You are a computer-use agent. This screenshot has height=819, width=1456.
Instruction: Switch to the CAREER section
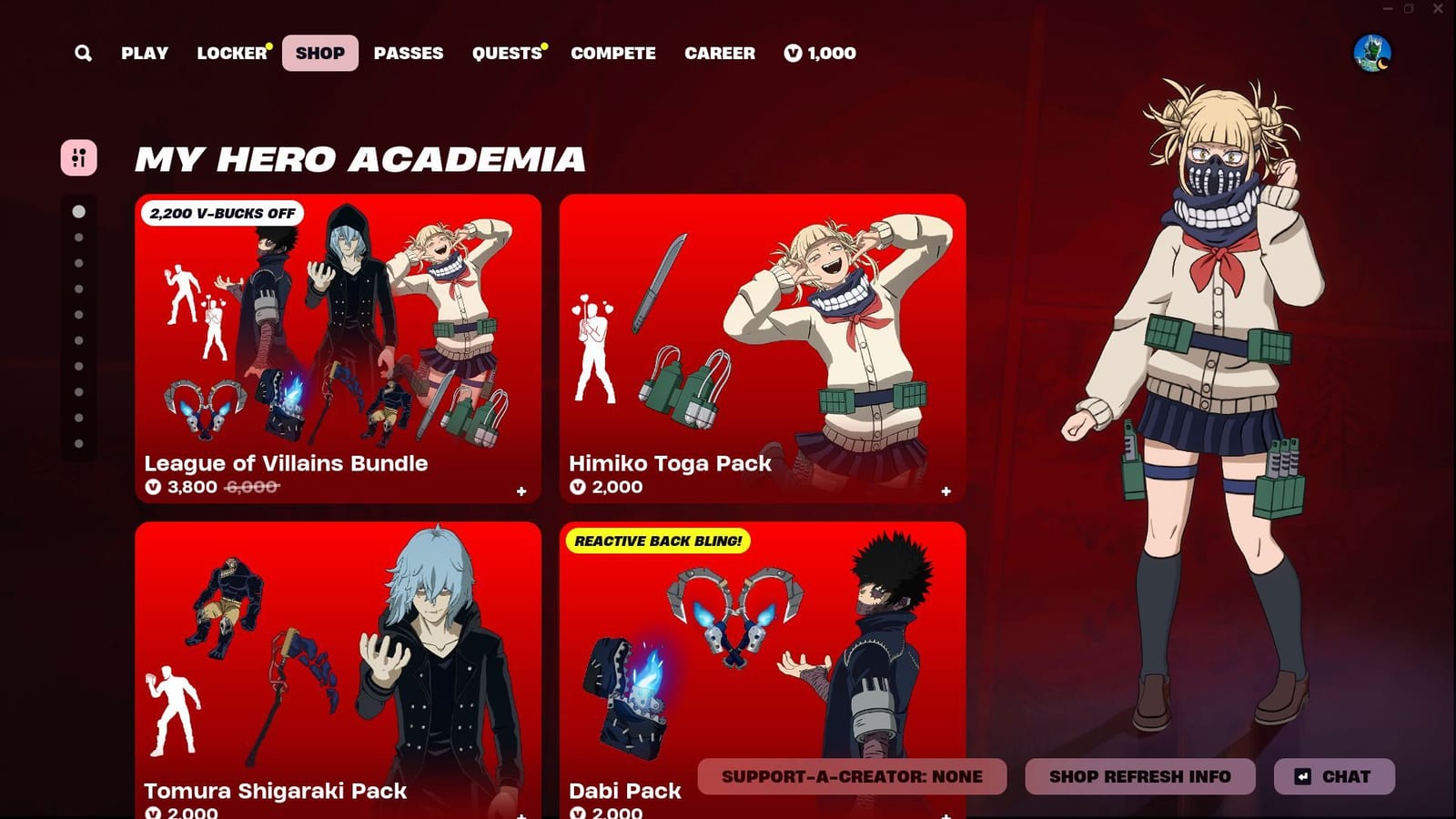point(720,53)
